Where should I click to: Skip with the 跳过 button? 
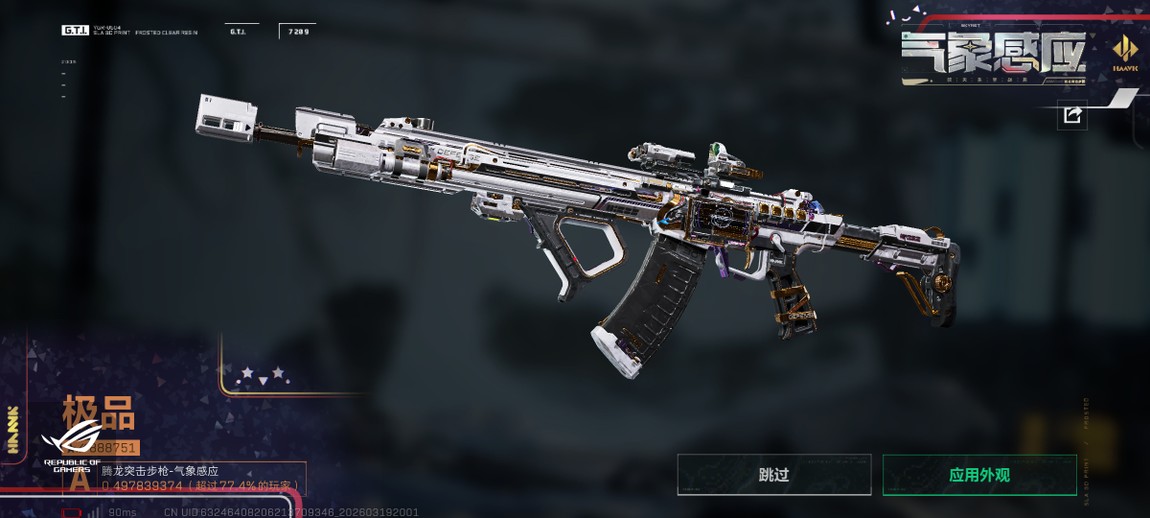pos(774,475)
